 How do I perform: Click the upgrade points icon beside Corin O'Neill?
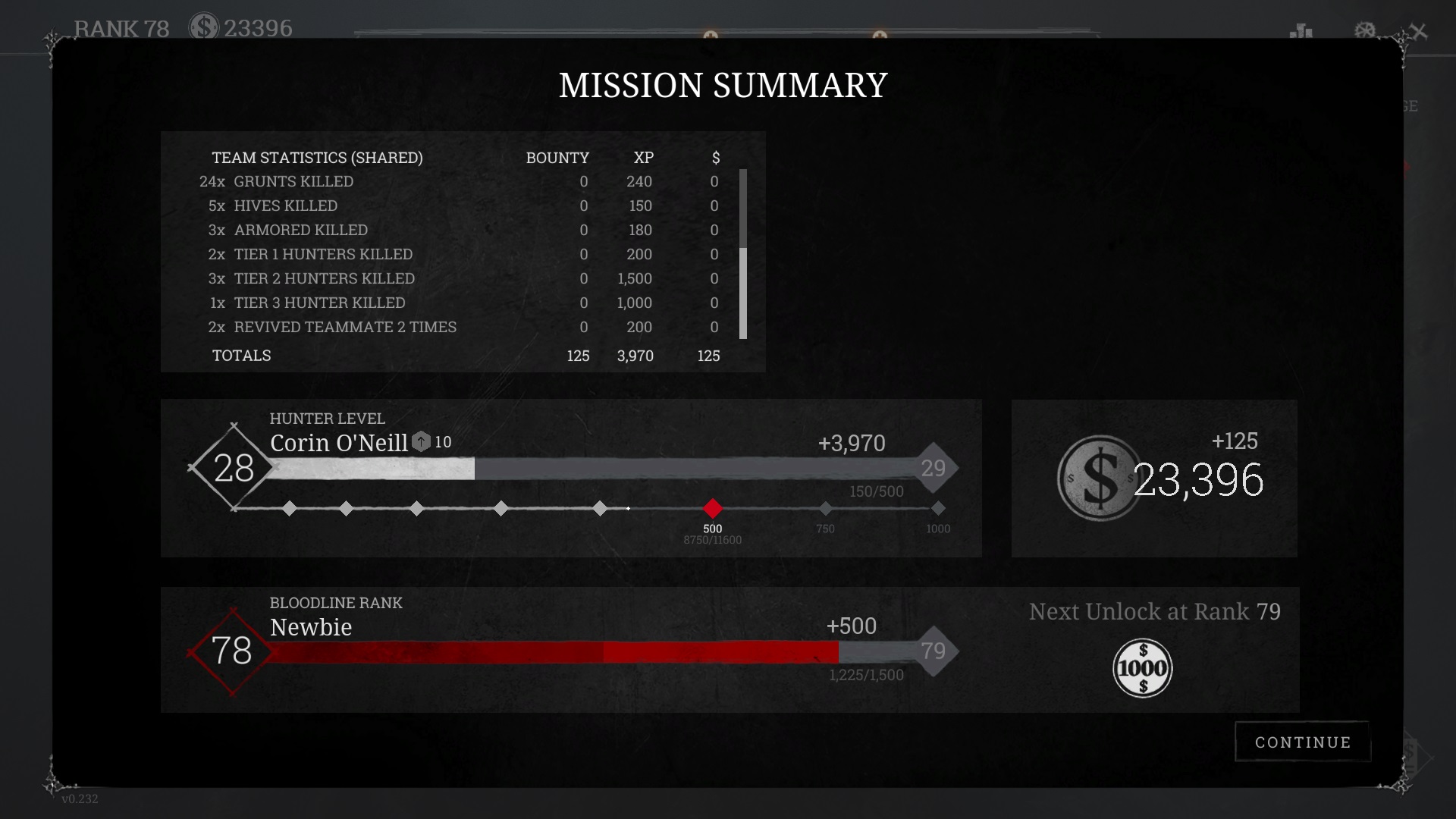421,442
